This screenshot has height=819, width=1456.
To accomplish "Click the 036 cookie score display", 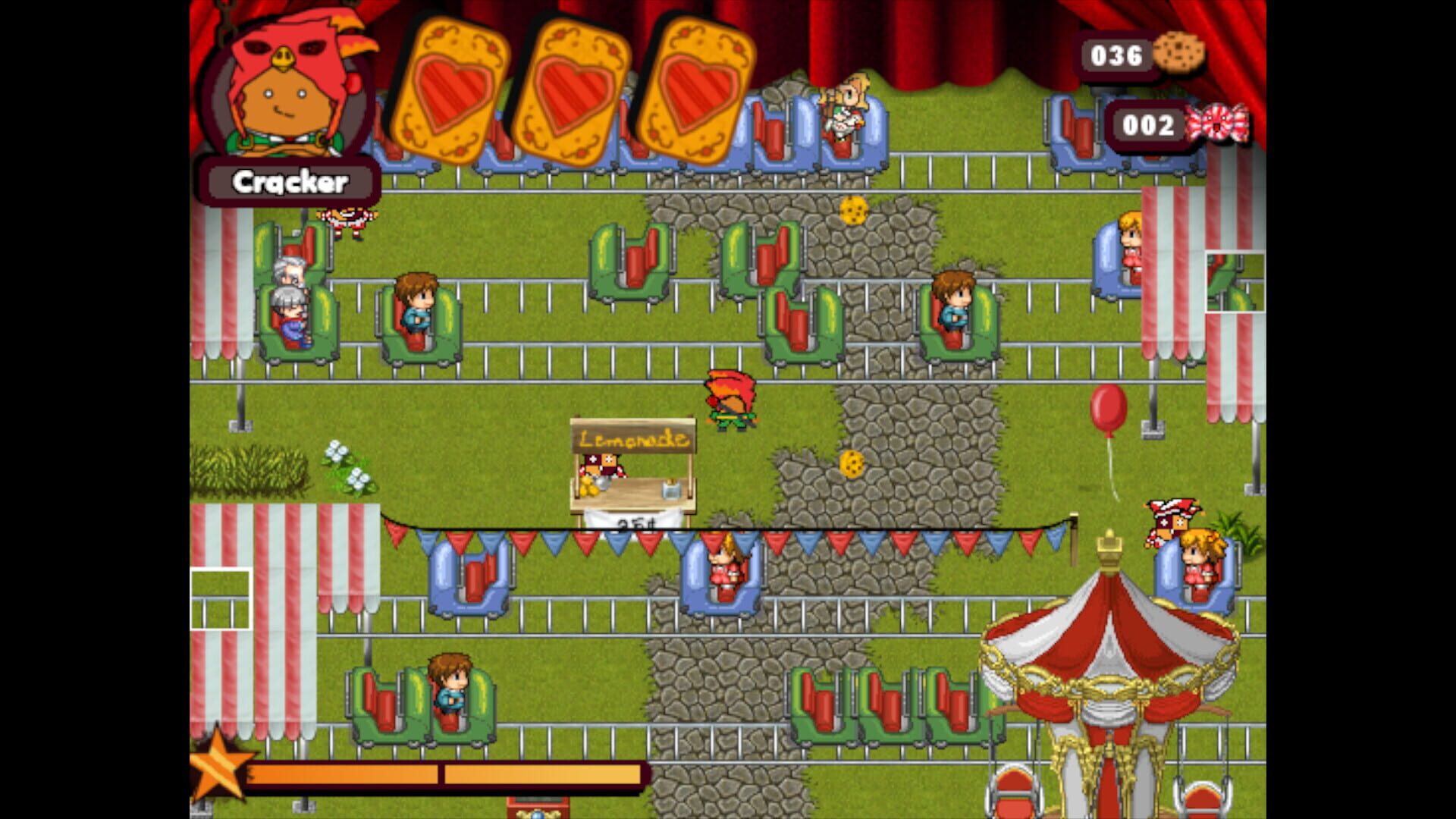I will pyautogui.click(x=1115, y=55).
